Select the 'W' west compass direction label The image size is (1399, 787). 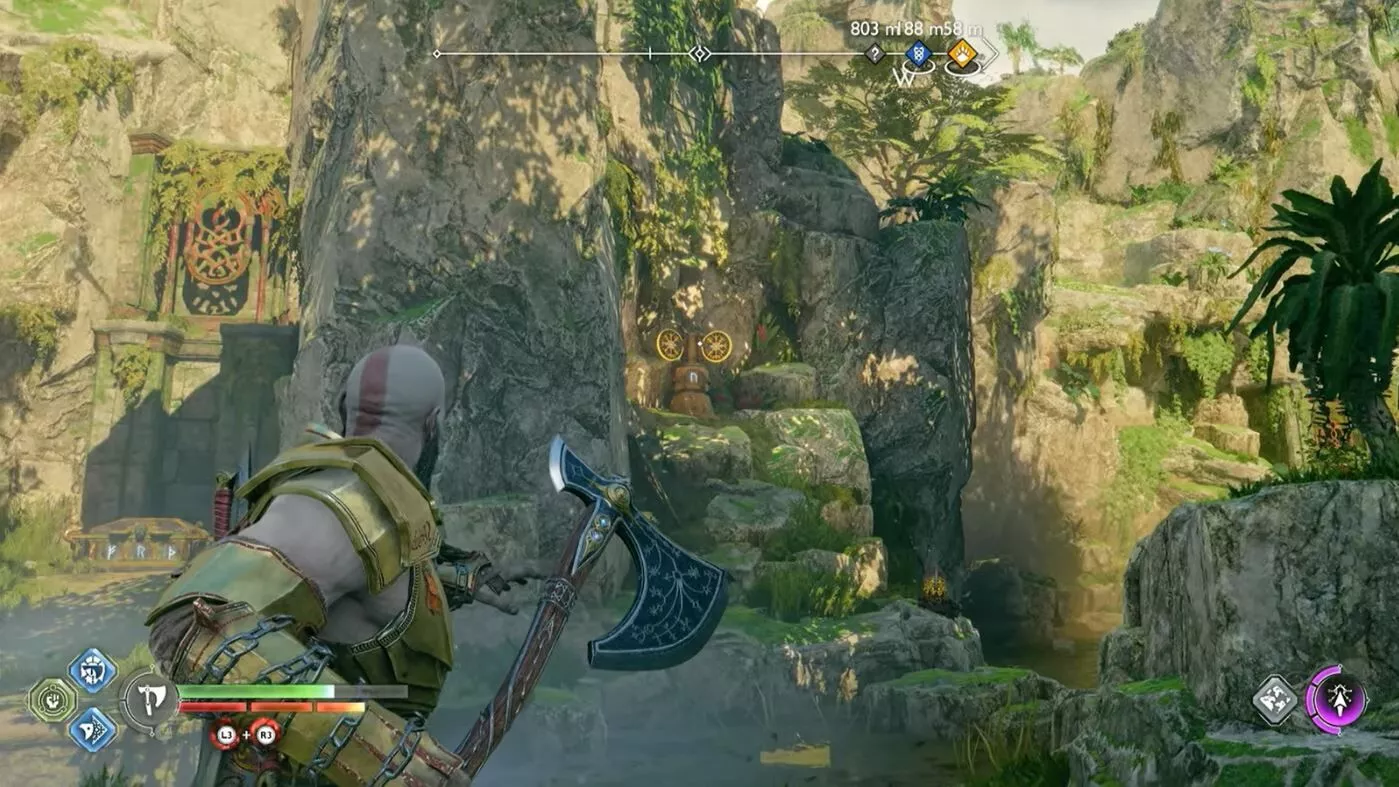902,78
